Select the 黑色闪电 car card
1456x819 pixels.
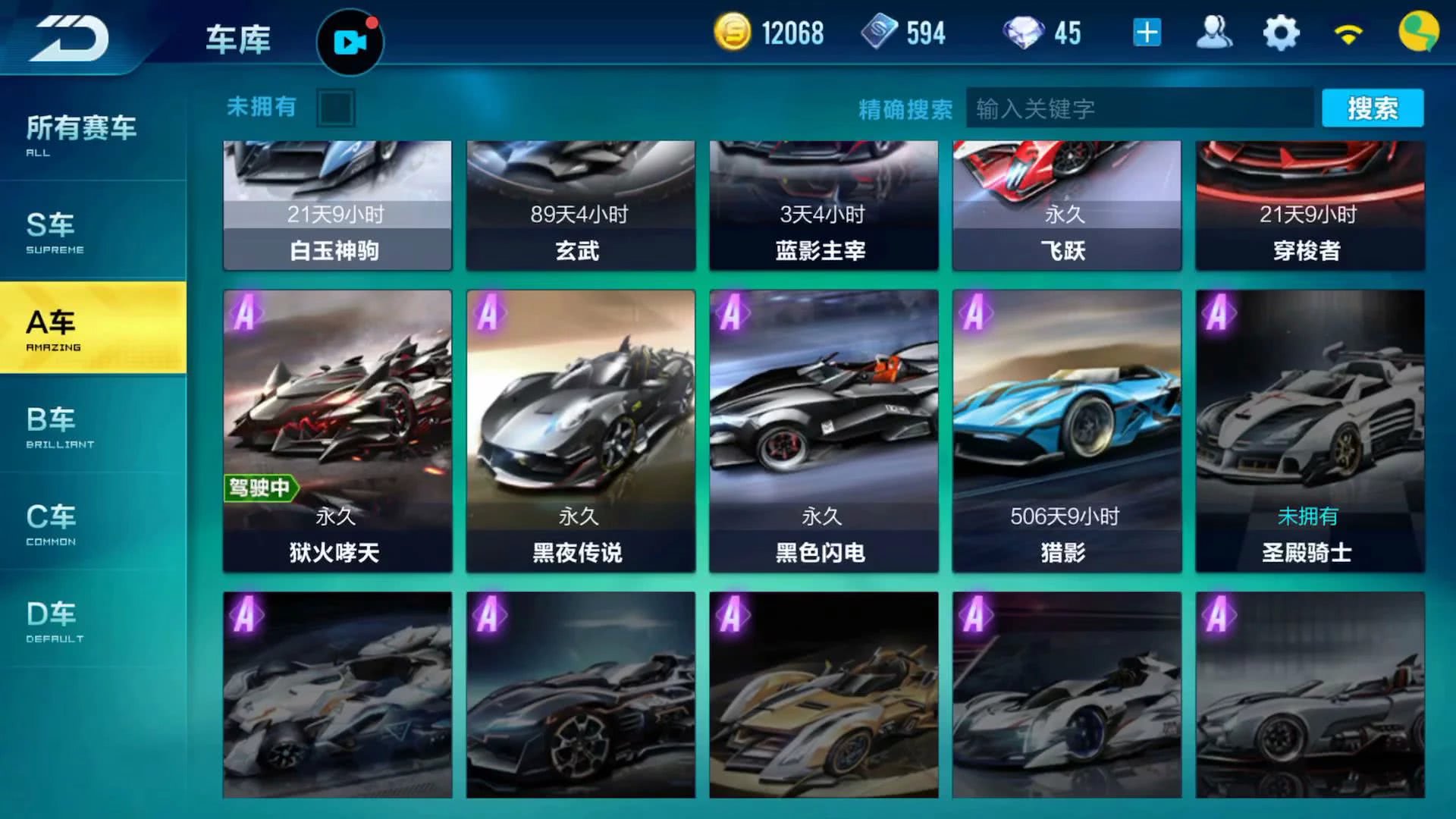click(824, 430)
